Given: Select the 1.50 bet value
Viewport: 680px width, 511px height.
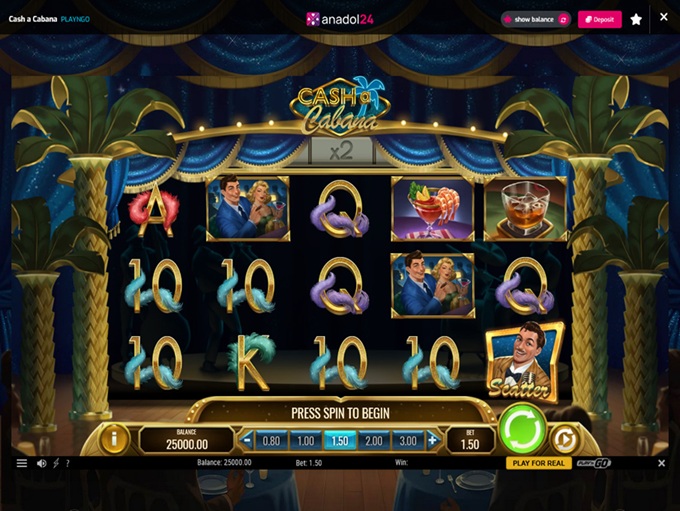Looking at the screenshot, I should pyautogui.click(x=339, y=440).
